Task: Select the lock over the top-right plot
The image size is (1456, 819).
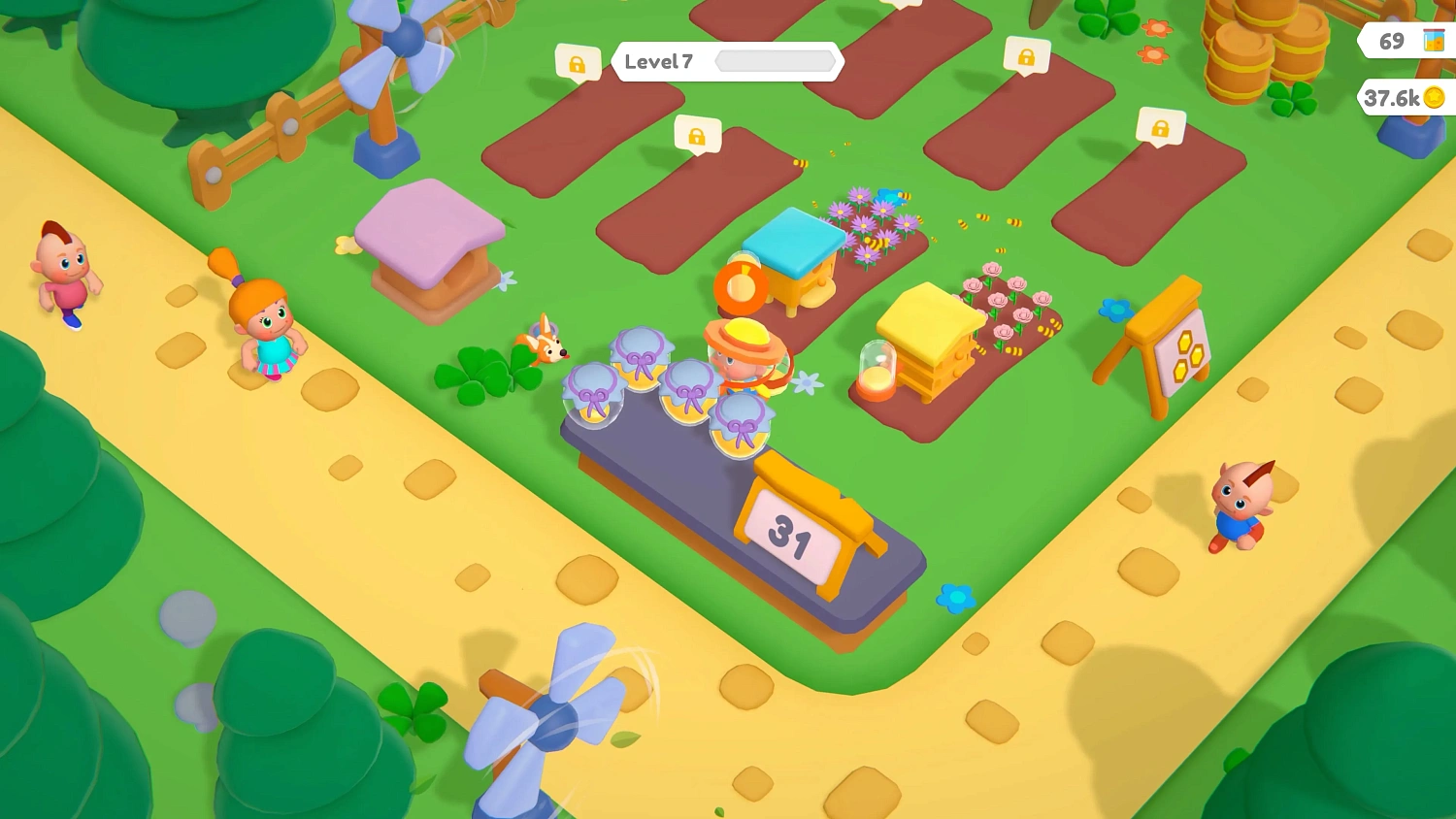Action: tap(1026, 58)
